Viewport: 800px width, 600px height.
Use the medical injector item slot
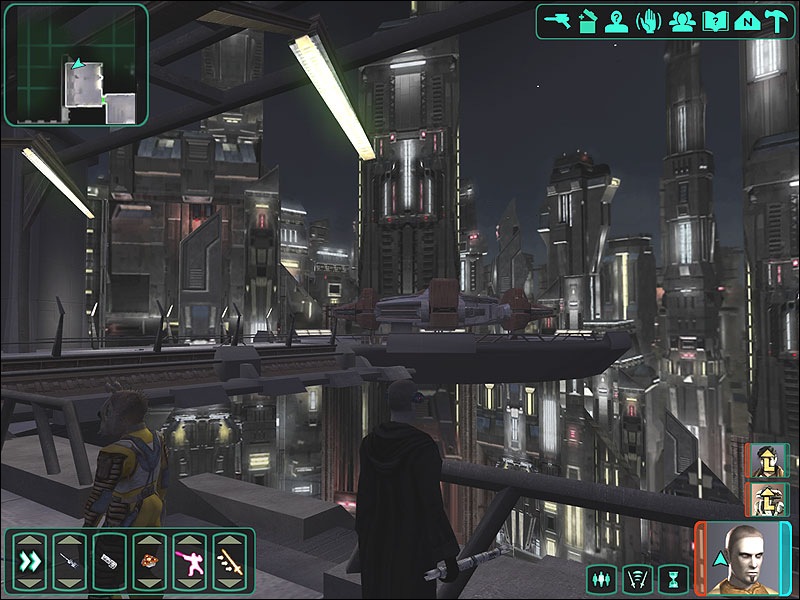pyautogui.click(x=68, y=561)
